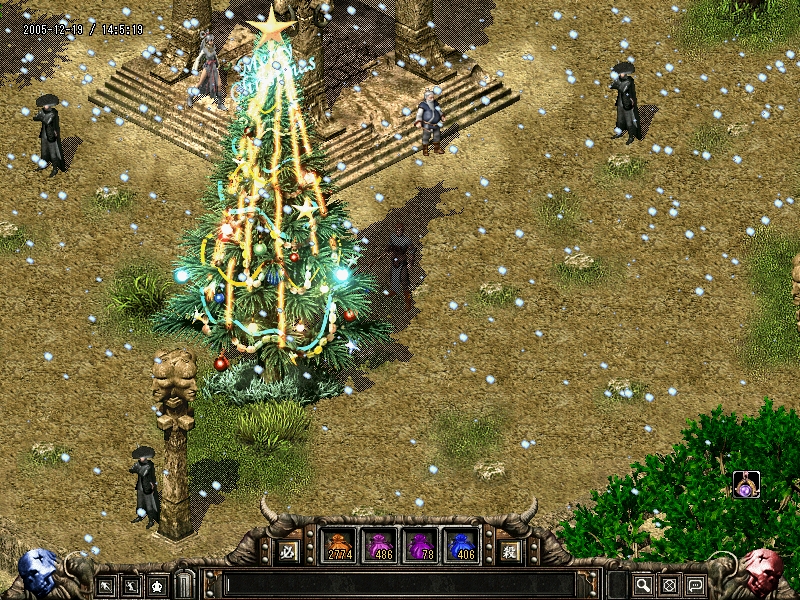Viewport: 800px width, 600px height.
Task: Open the small door-shaped panel button
Action: [183, 585]
